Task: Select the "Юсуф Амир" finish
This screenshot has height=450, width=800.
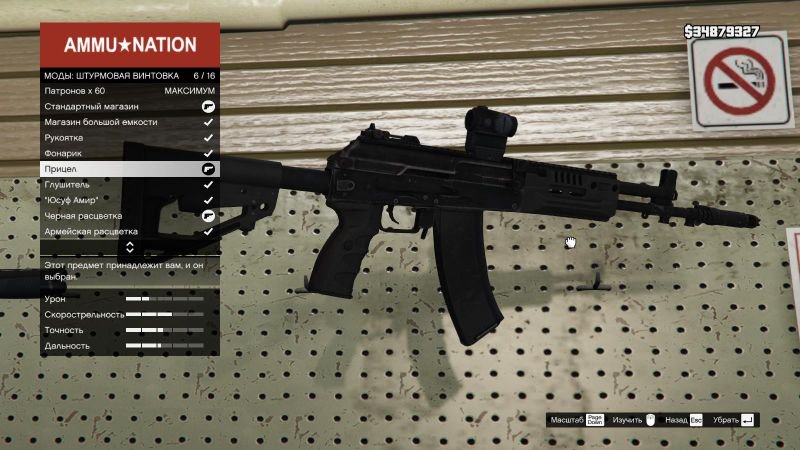Action: click(130, 200)
